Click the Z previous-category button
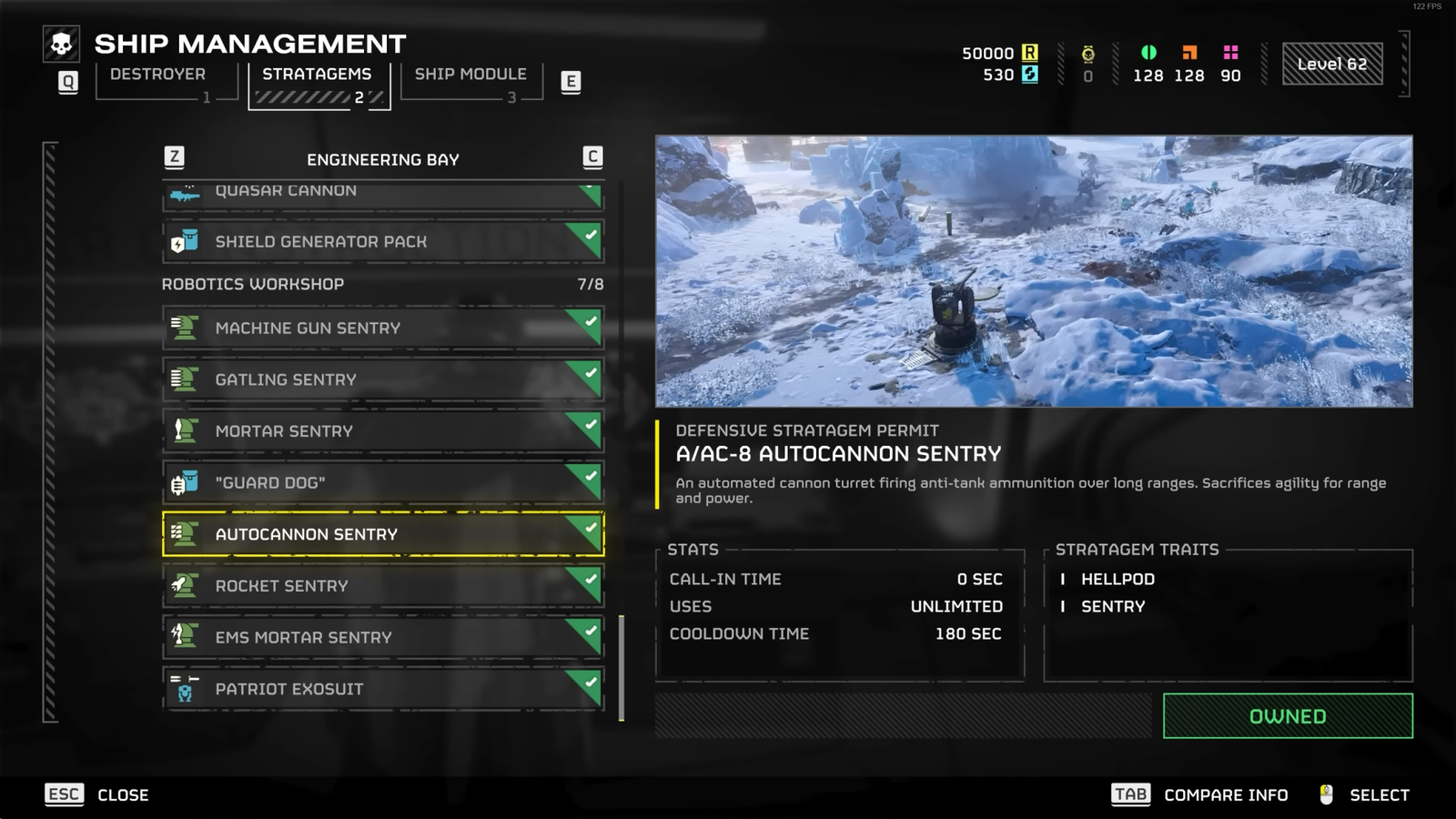1456x819 pixels. pyautogui.click(x=173, y=157)
